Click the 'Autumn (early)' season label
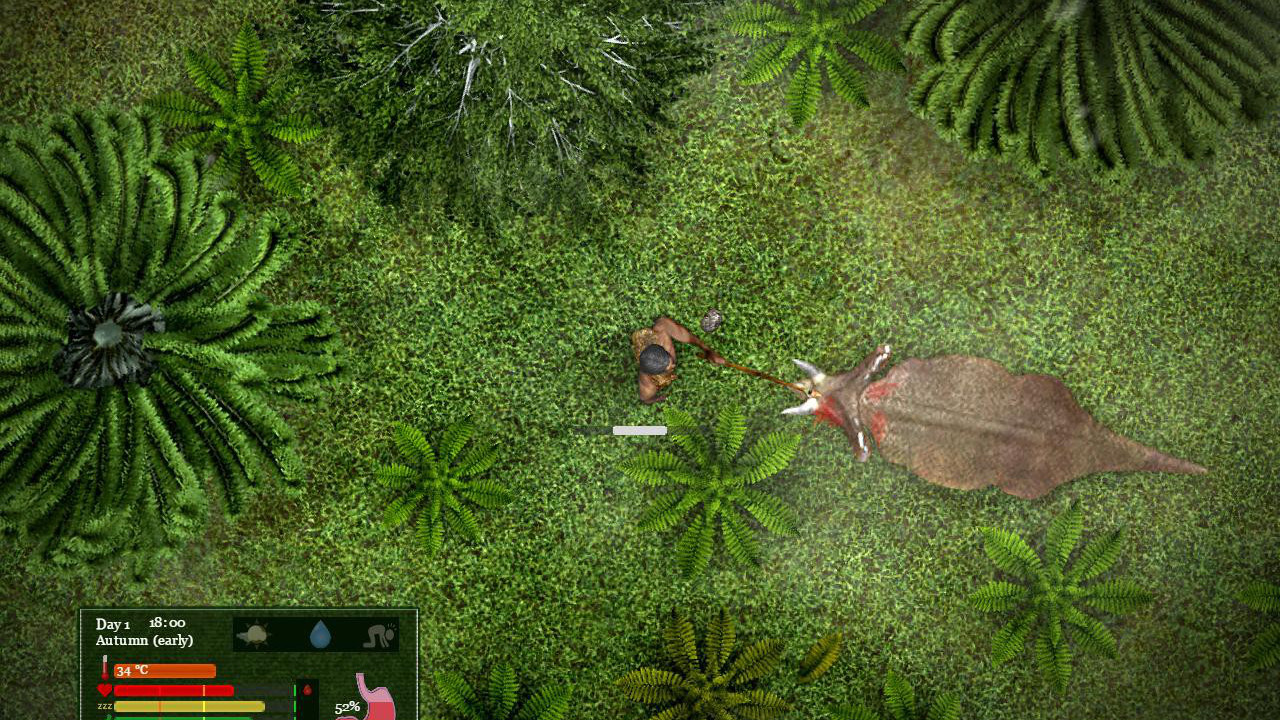This screenshot has width=1280, height=720. coord(143,640)
